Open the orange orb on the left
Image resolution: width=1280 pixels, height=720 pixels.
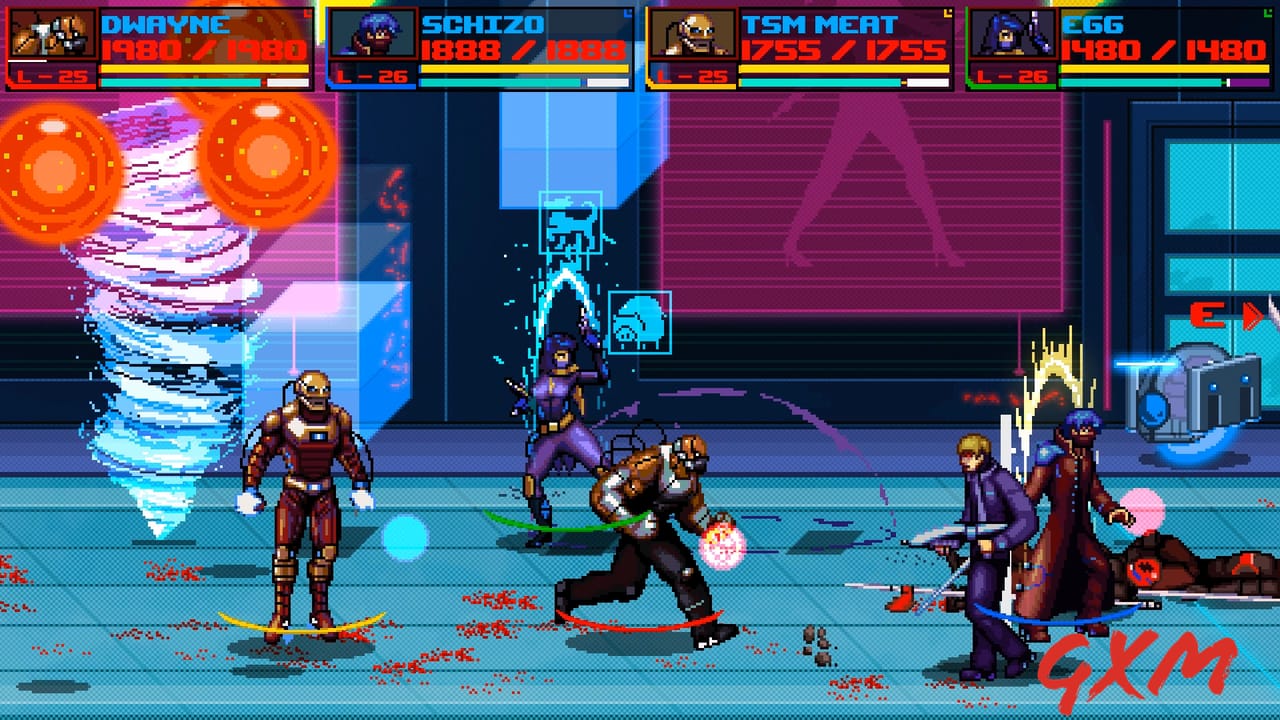[x=52, y=165]
